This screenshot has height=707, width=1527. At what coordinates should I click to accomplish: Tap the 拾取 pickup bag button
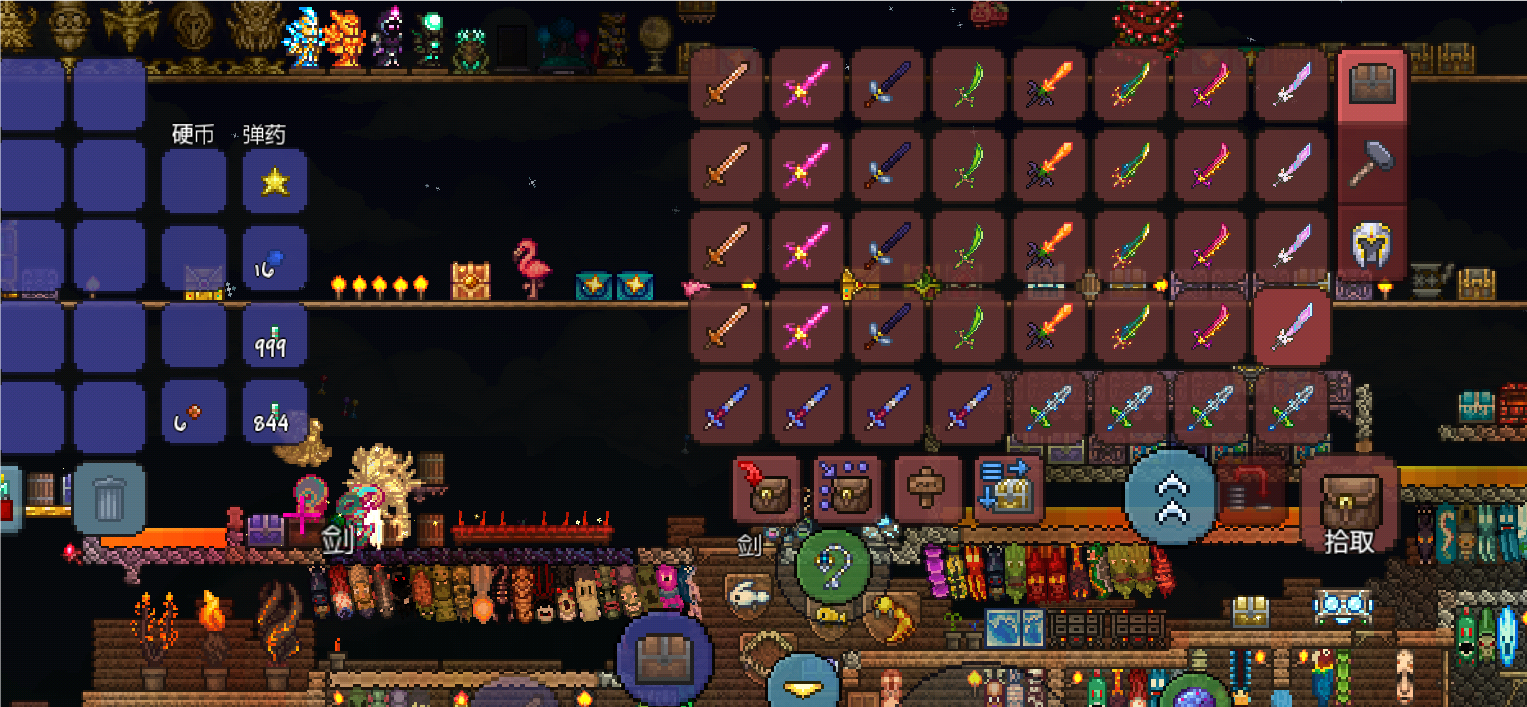[x=1348, y=508]
